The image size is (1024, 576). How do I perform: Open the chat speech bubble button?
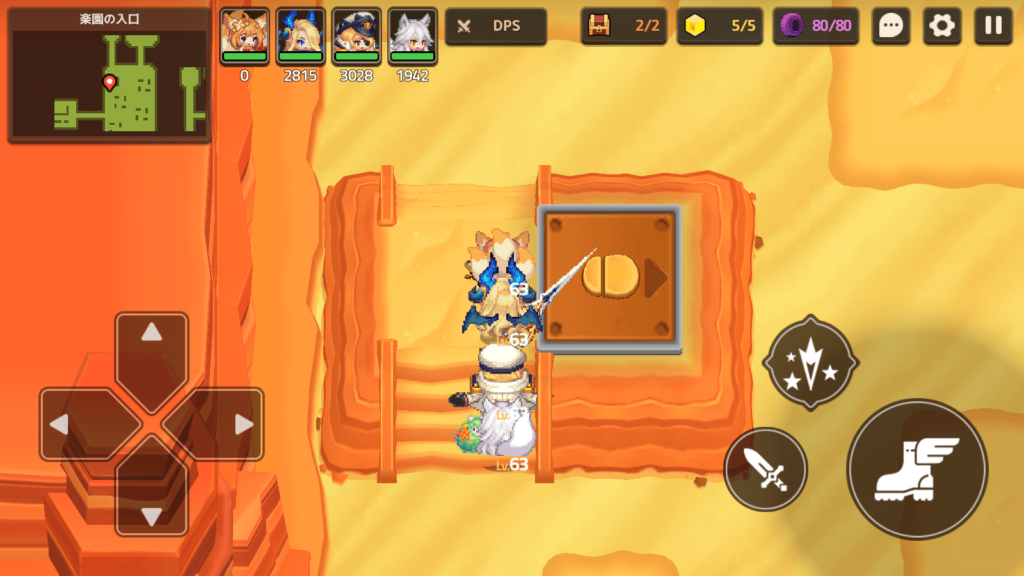click(x=890, y=26)
